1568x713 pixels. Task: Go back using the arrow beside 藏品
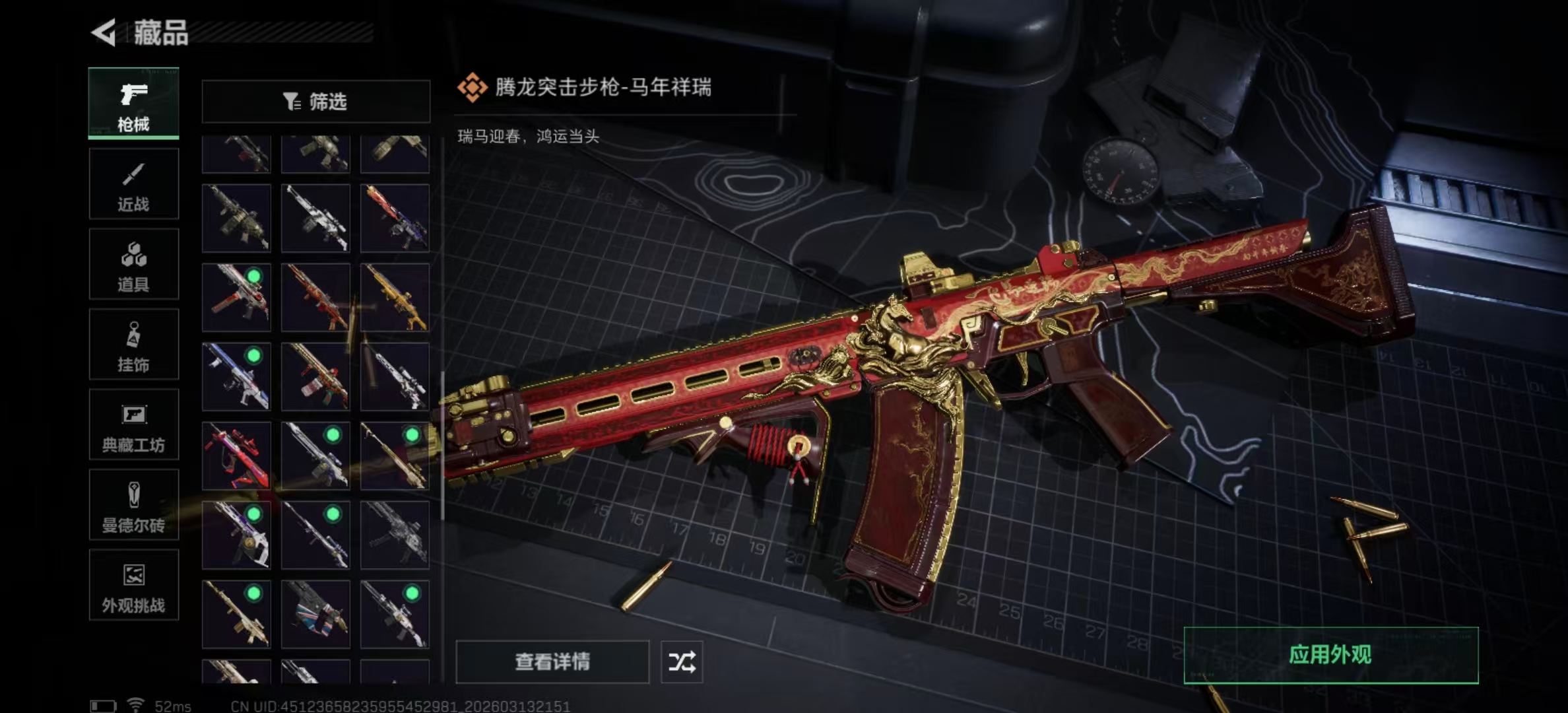click(104, 32)
